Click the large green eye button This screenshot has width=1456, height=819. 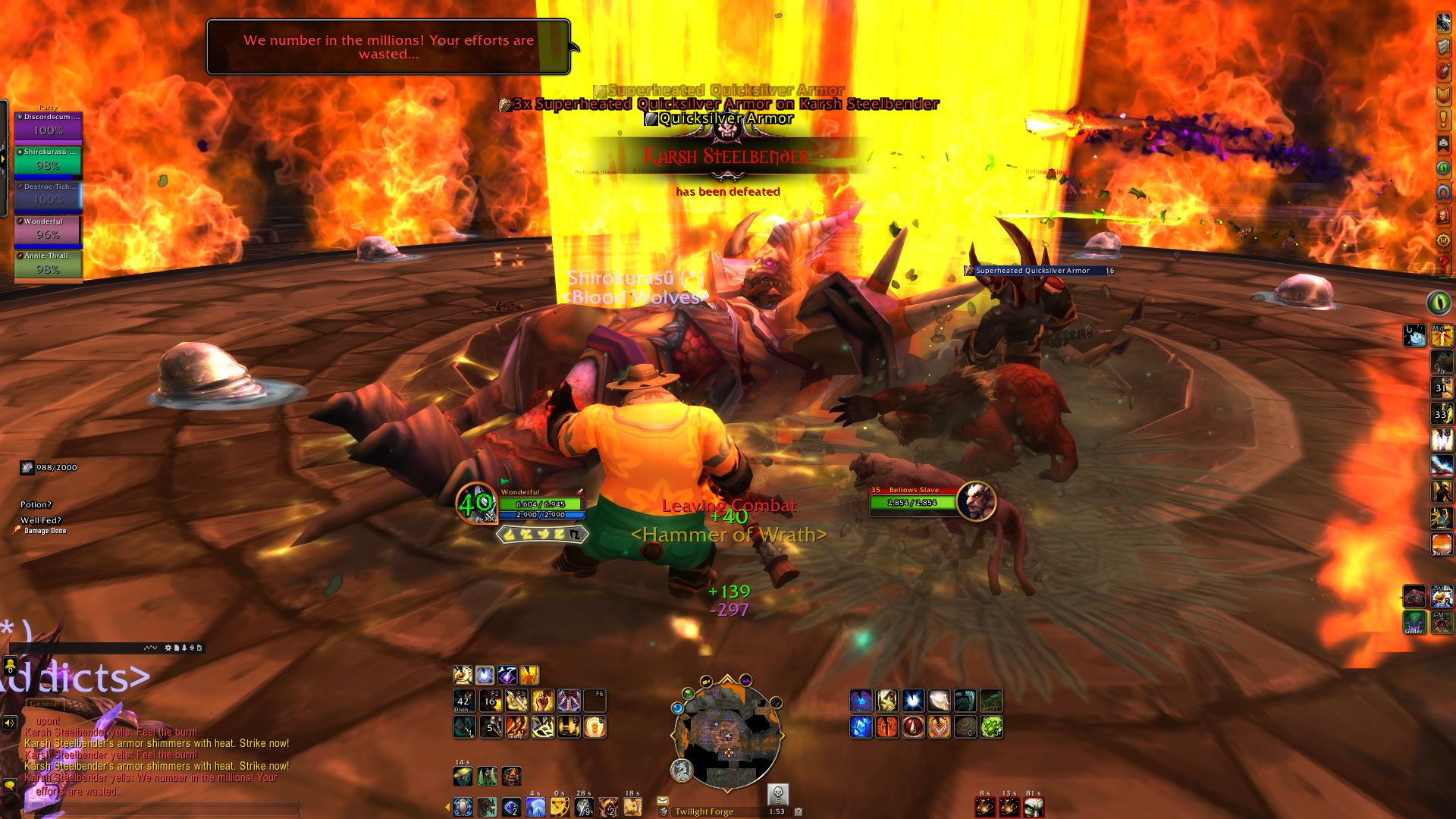coord(1439,303)
